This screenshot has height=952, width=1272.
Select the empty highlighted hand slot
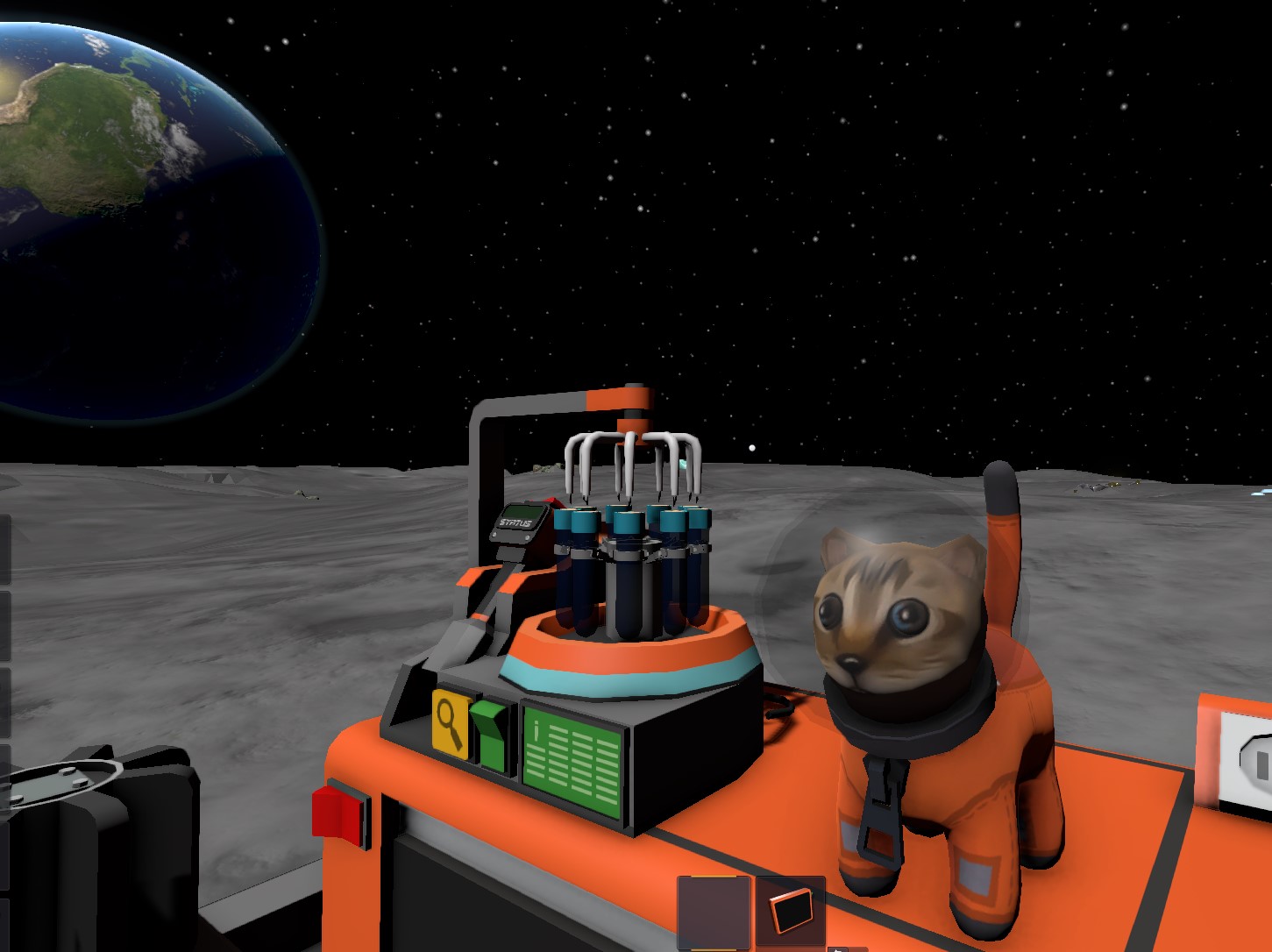(714, 911)
